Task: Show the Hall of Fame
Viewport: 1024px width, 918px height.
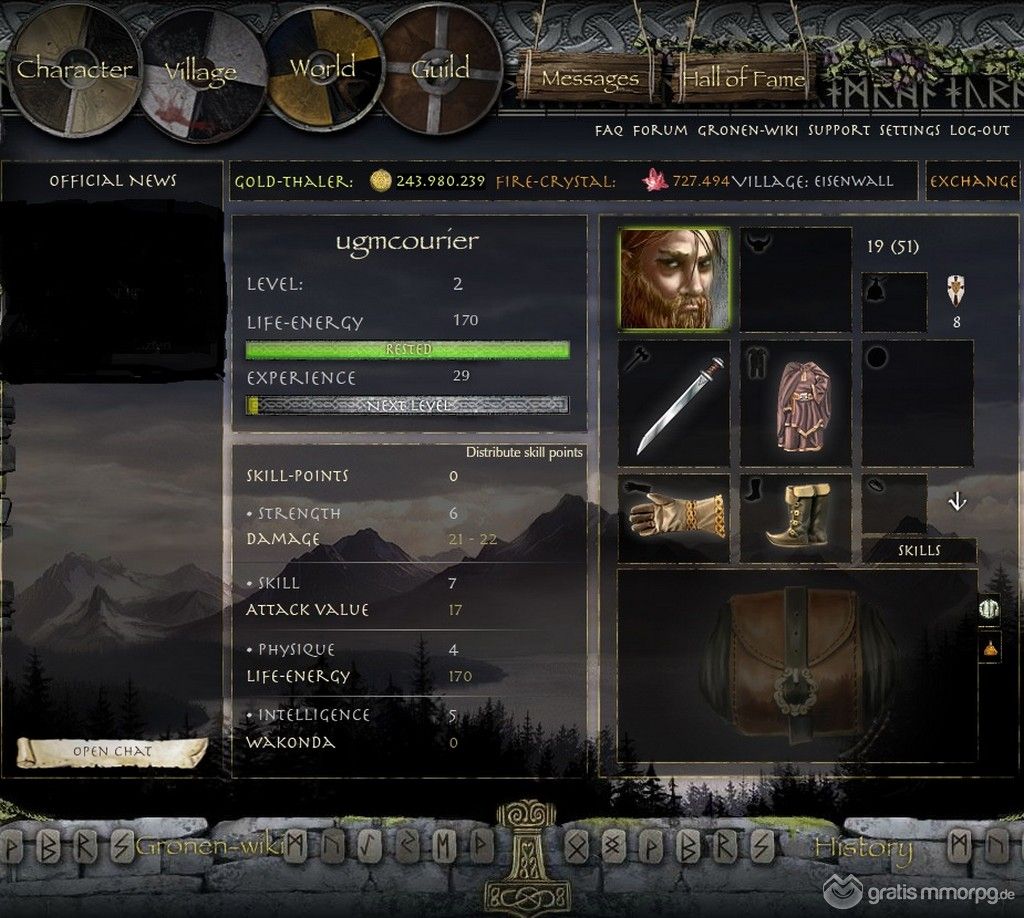Action: (x=742, y=78)
